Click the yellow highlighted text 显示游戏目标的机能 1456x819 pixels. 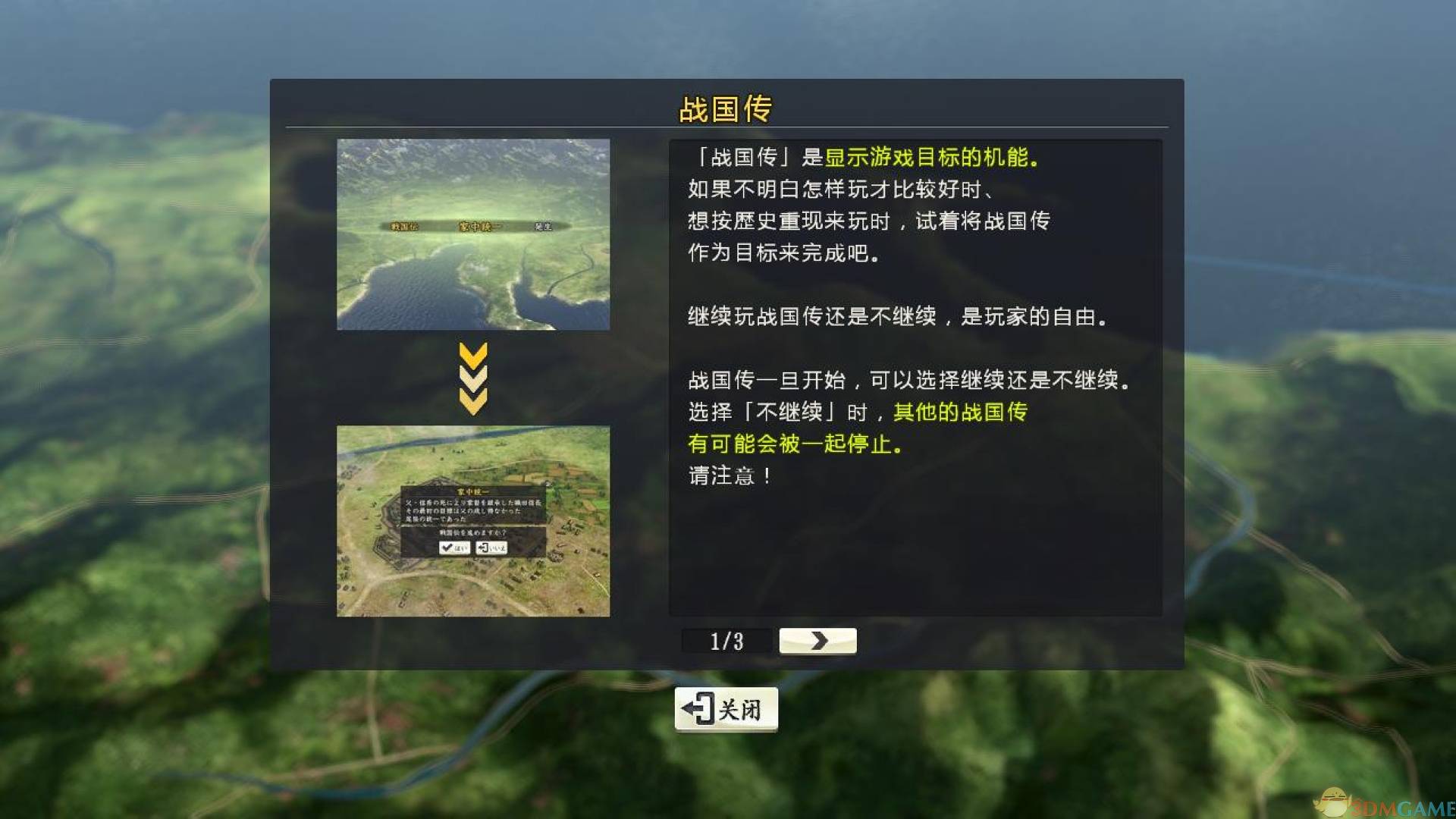929,157
